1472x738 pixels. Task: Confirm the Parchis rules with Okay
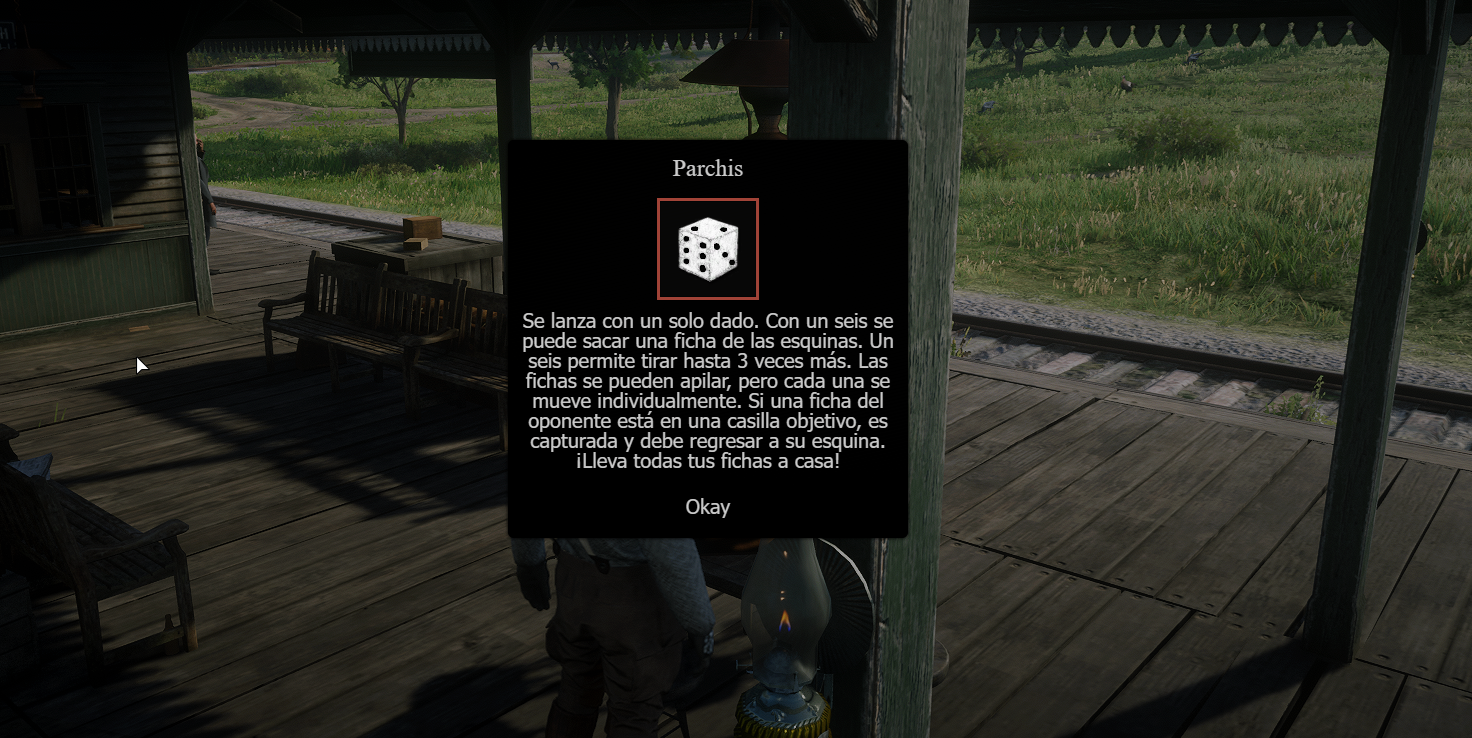click(707, 507)
